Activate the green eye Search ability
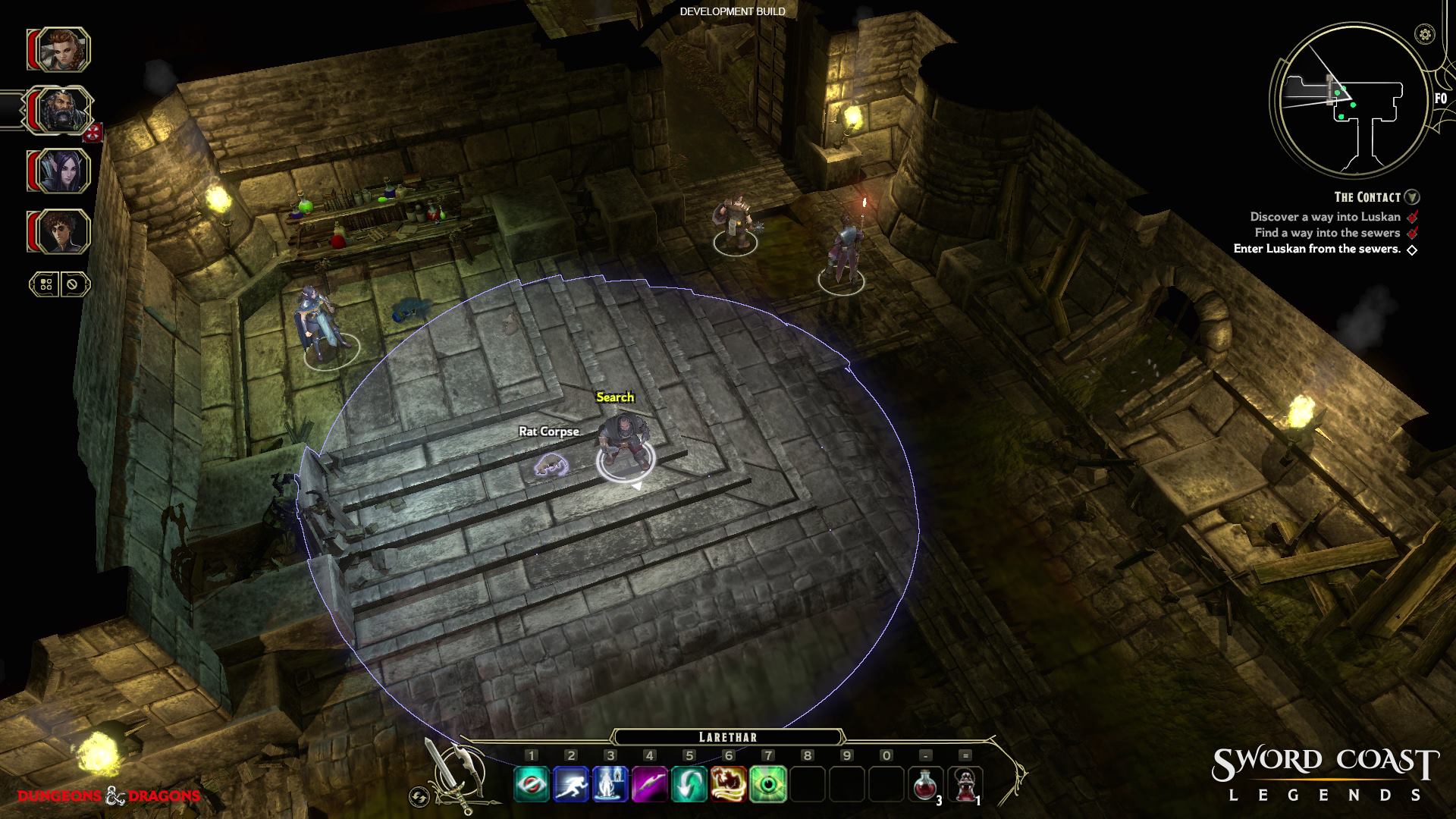The height and width of the screenshot is (819, 1456). click(768, 784)
